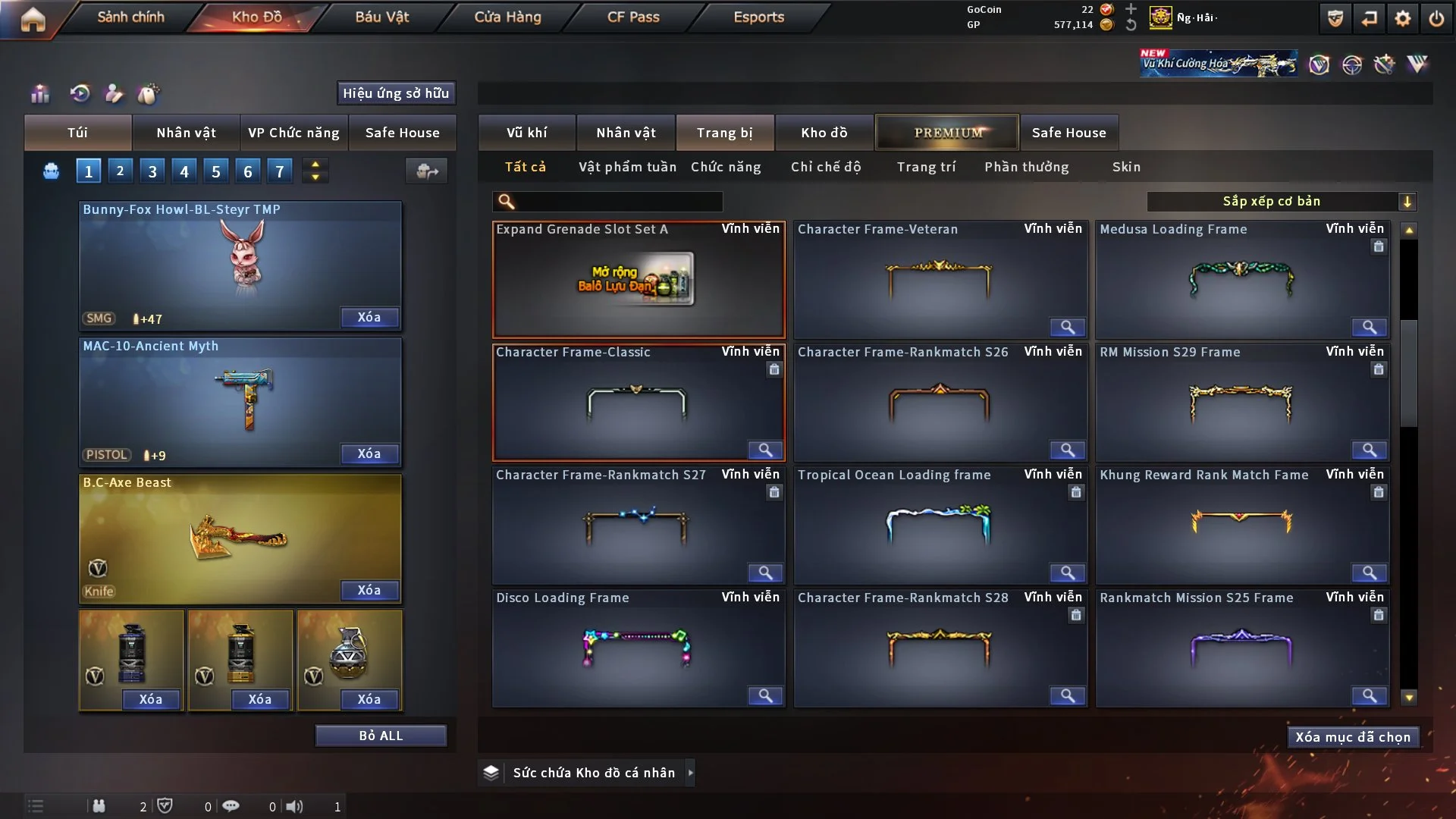This screenshot has width=1456, height=819.
Task: Expand Sức chứa Kho đồ cá nhân
Action: tap(690, 773)
